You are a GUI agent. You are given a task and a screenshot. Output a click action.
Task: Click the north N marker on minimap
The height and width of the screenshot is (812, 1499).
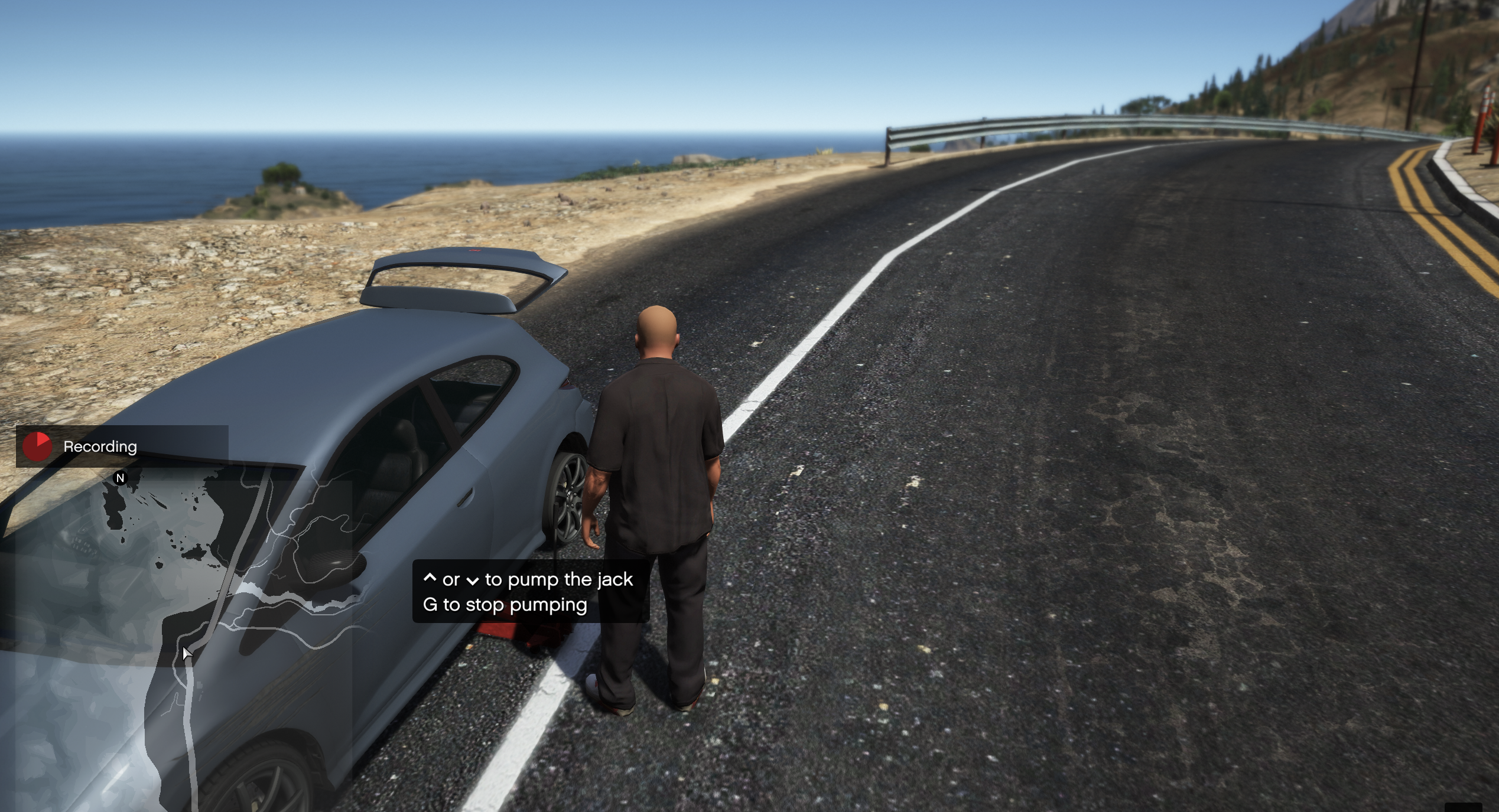point(121,478)
